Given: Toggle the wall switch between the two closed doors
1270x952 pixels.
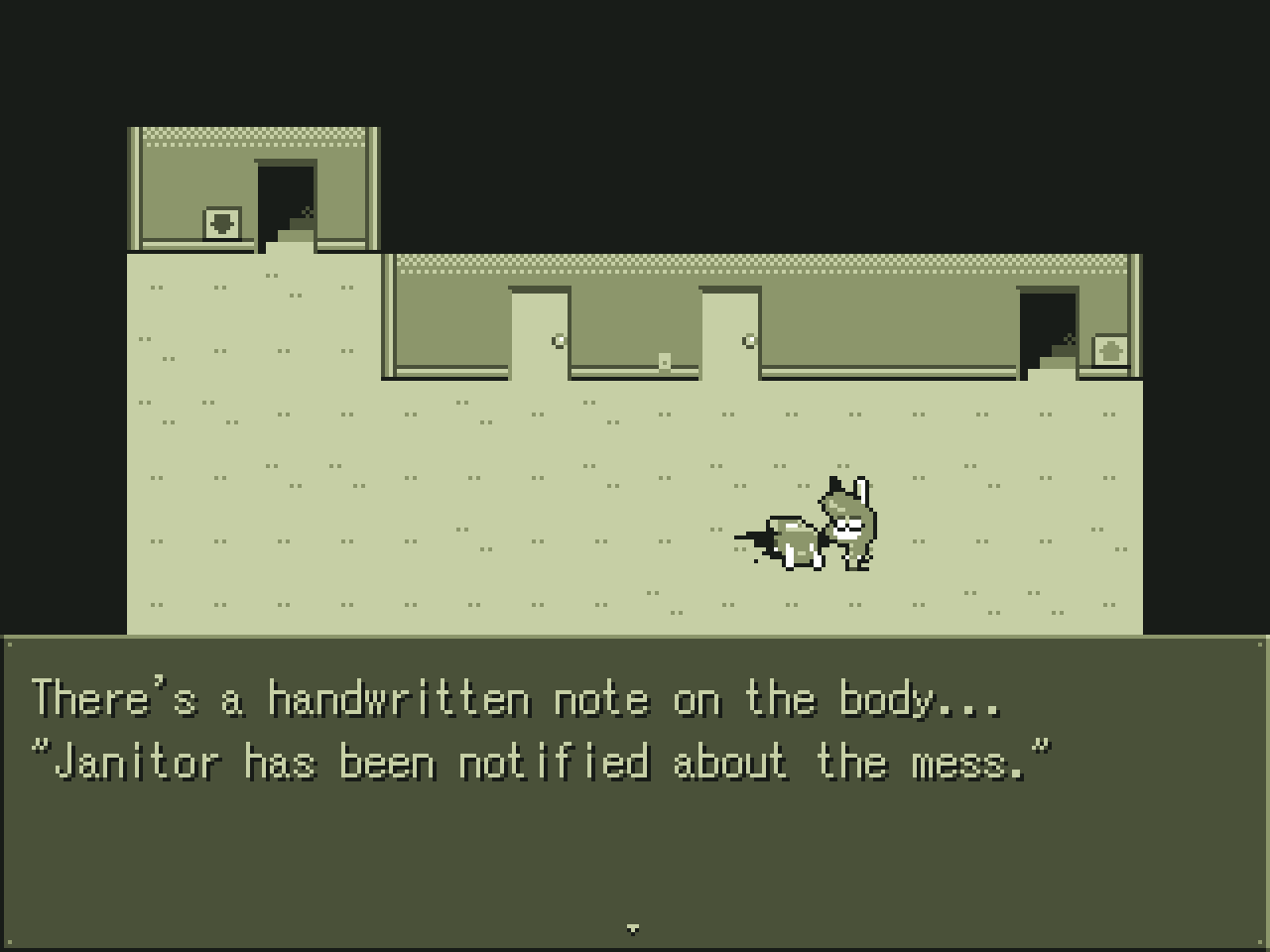Looking at the screenshot, I should (663, 359).
